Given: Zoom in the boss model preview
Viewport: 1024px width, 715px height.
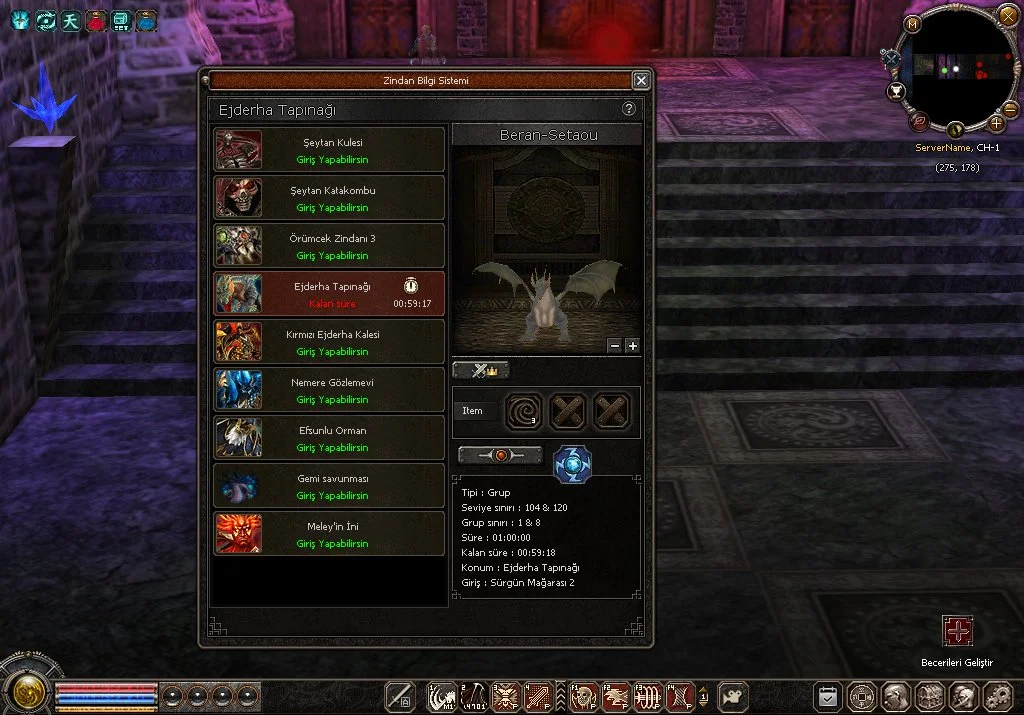Looking at the screenshot, I should pos(632,346).
